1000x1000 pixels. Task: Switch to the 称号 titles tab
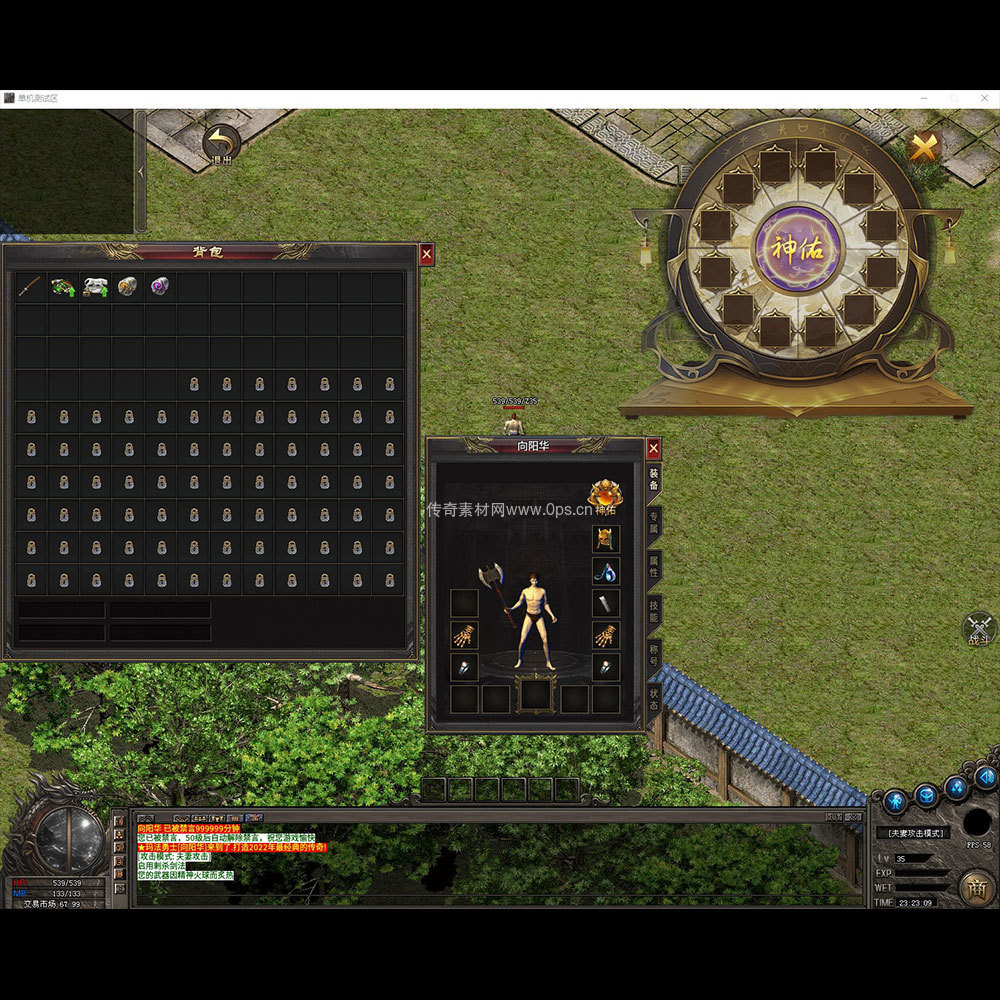(x=654, y=656)
